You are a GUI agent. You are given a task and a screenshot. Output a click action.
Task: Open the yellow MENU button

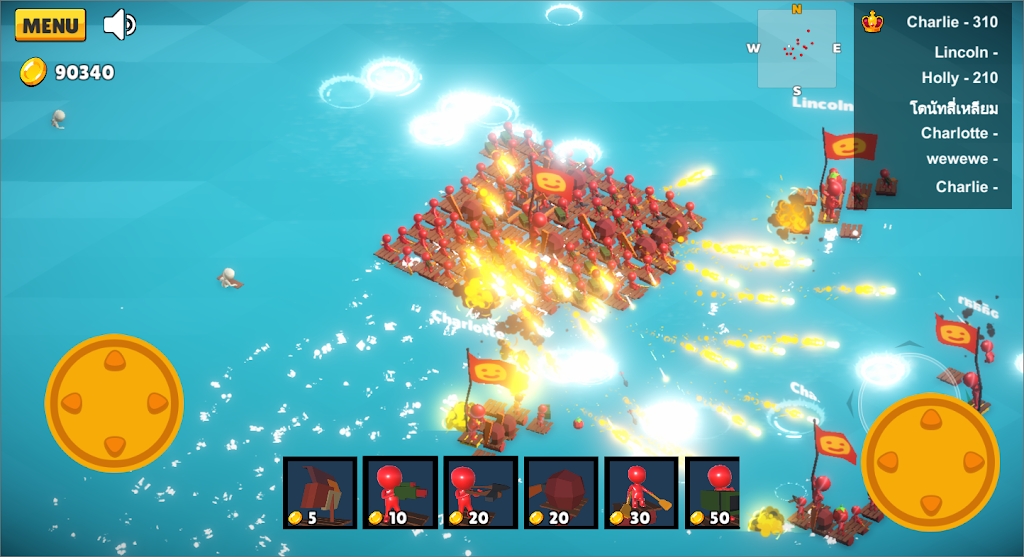[x=50, y=26]
